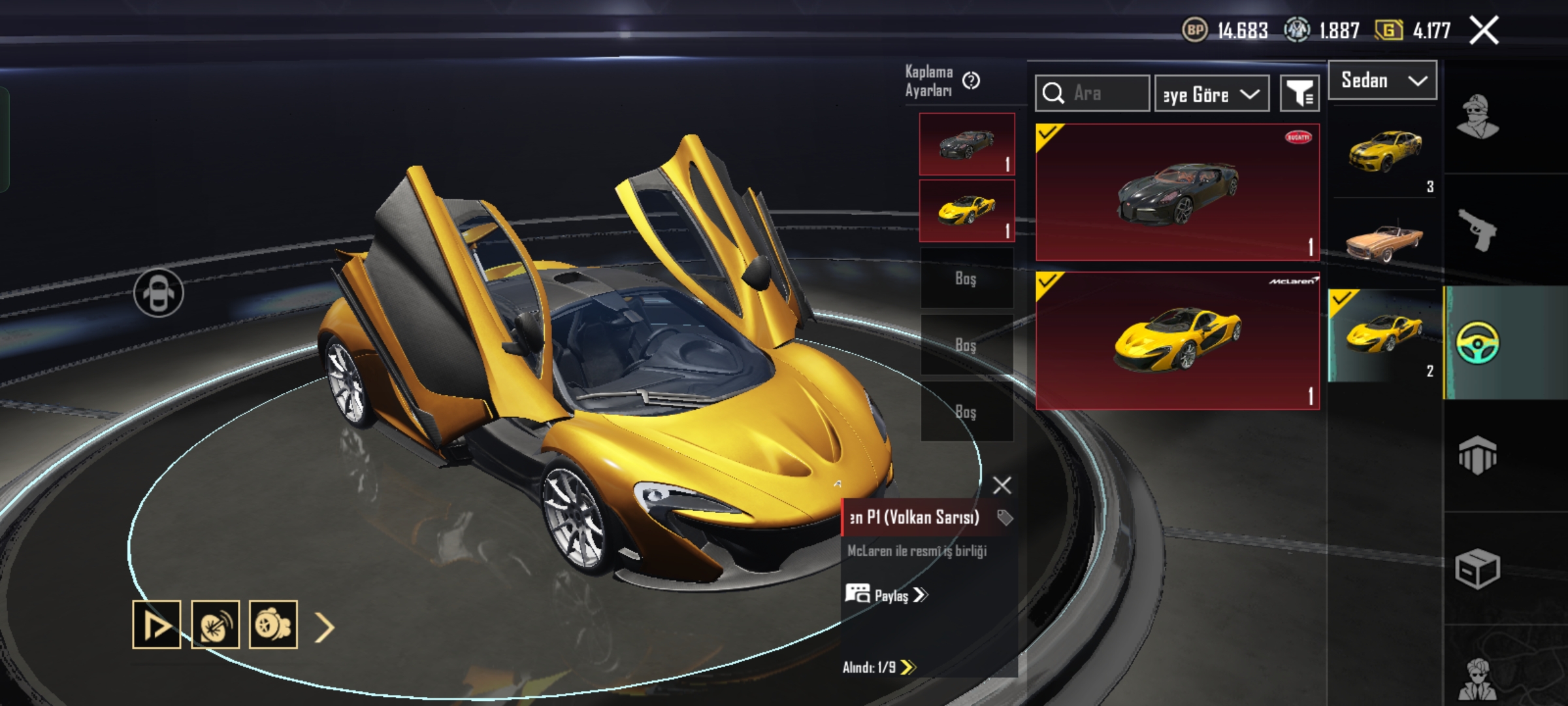
Task: Select the yellow McLaren P1 skin card
Action: coord(1177,341)
